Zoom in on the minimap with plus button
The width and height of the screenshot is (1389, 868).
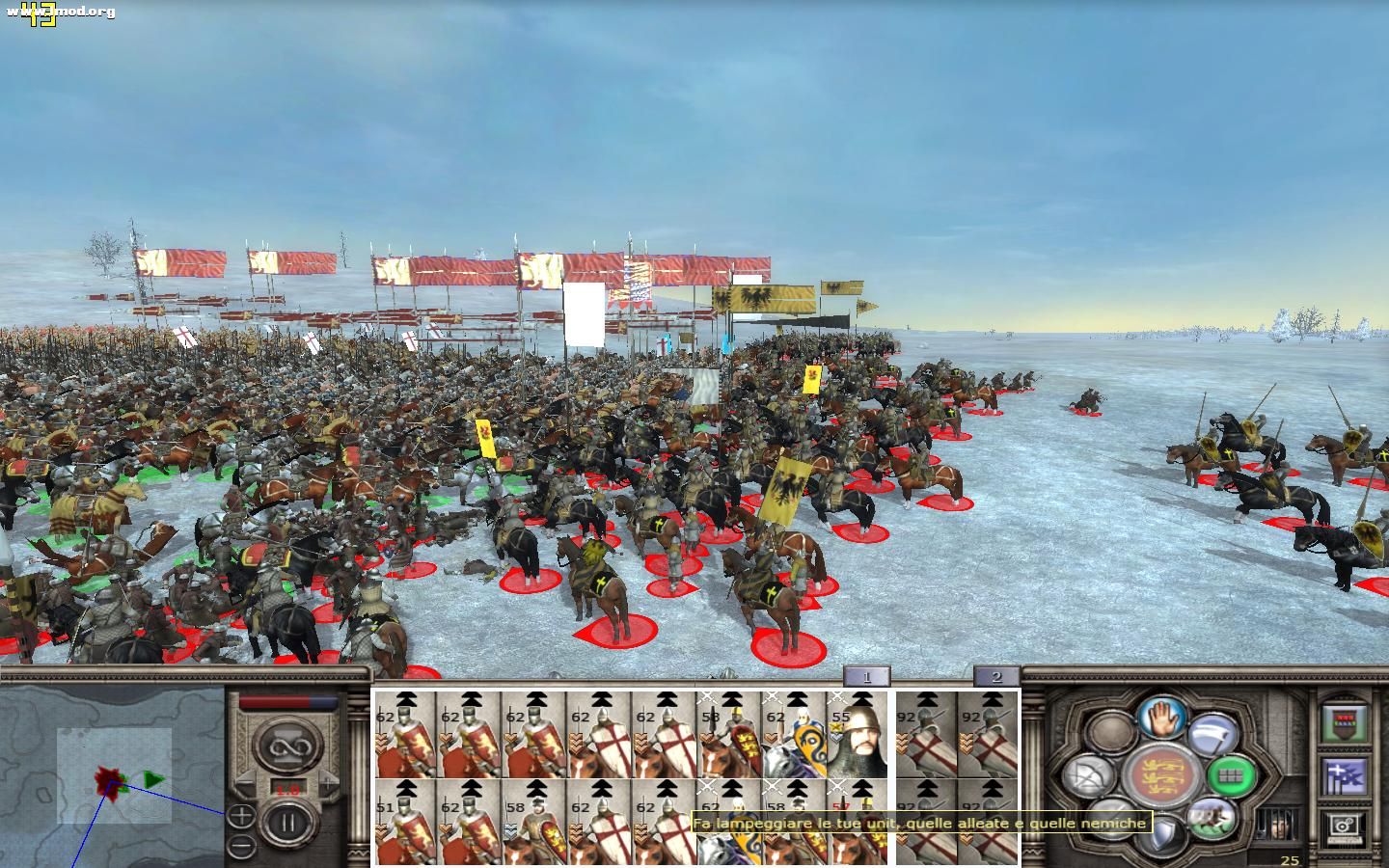pyautogui.click(x=241, y=816)
